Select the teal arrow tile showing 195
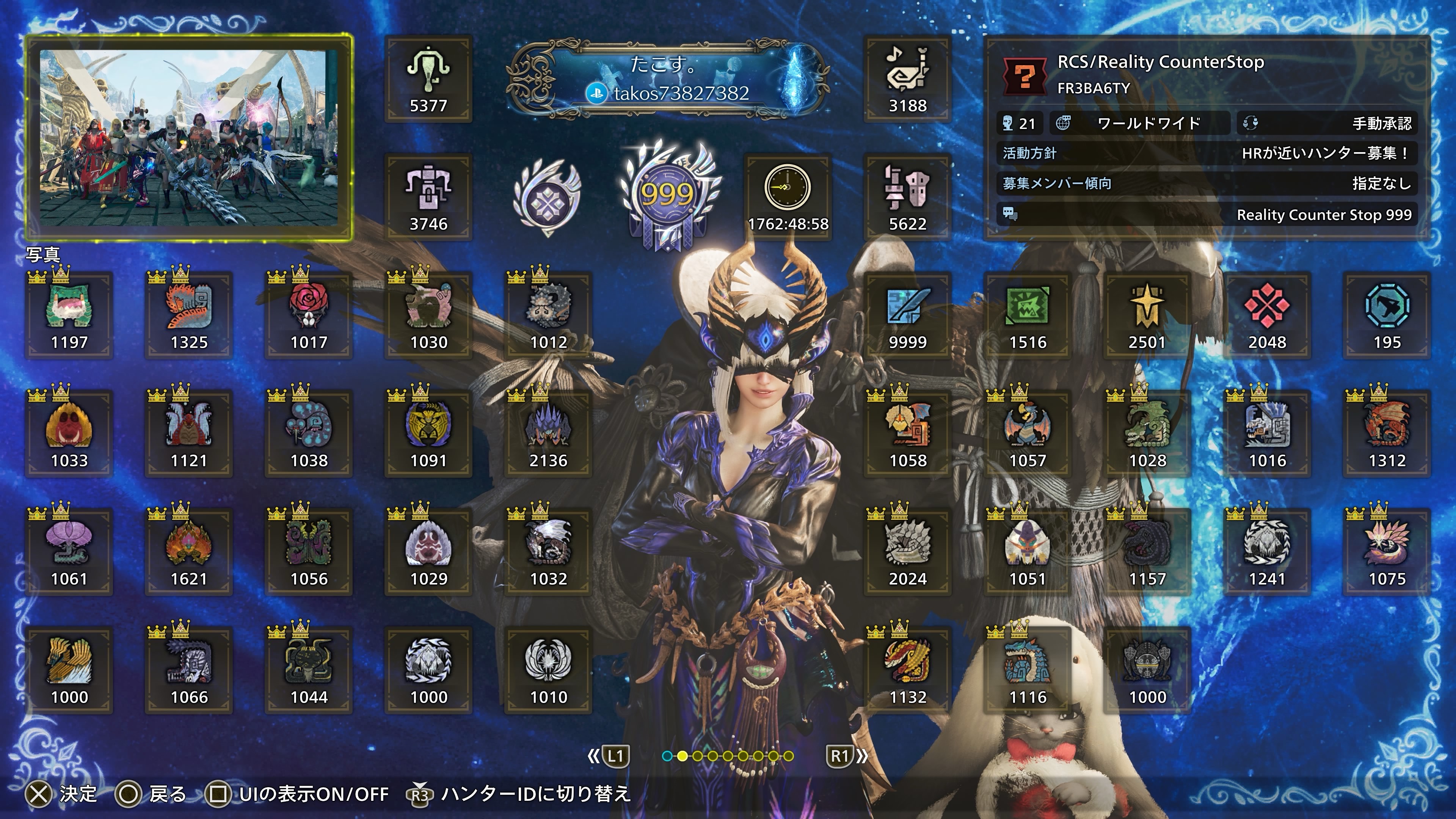This screenshot has height=819, width=1456. [x=1387, y=315]
